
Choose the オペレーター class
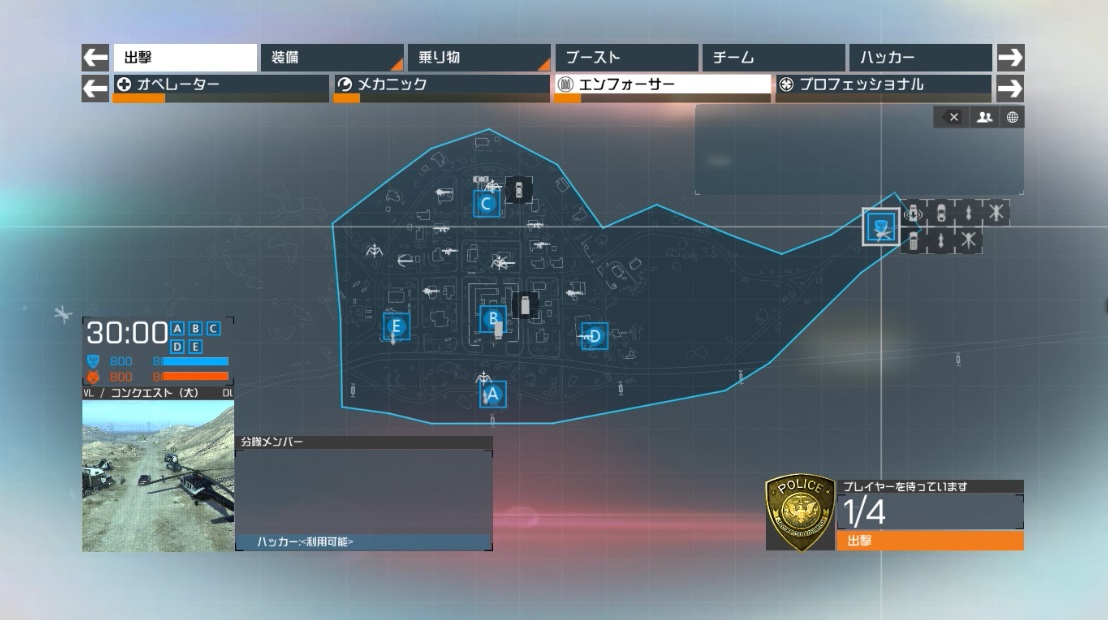(x=220, y=86)
